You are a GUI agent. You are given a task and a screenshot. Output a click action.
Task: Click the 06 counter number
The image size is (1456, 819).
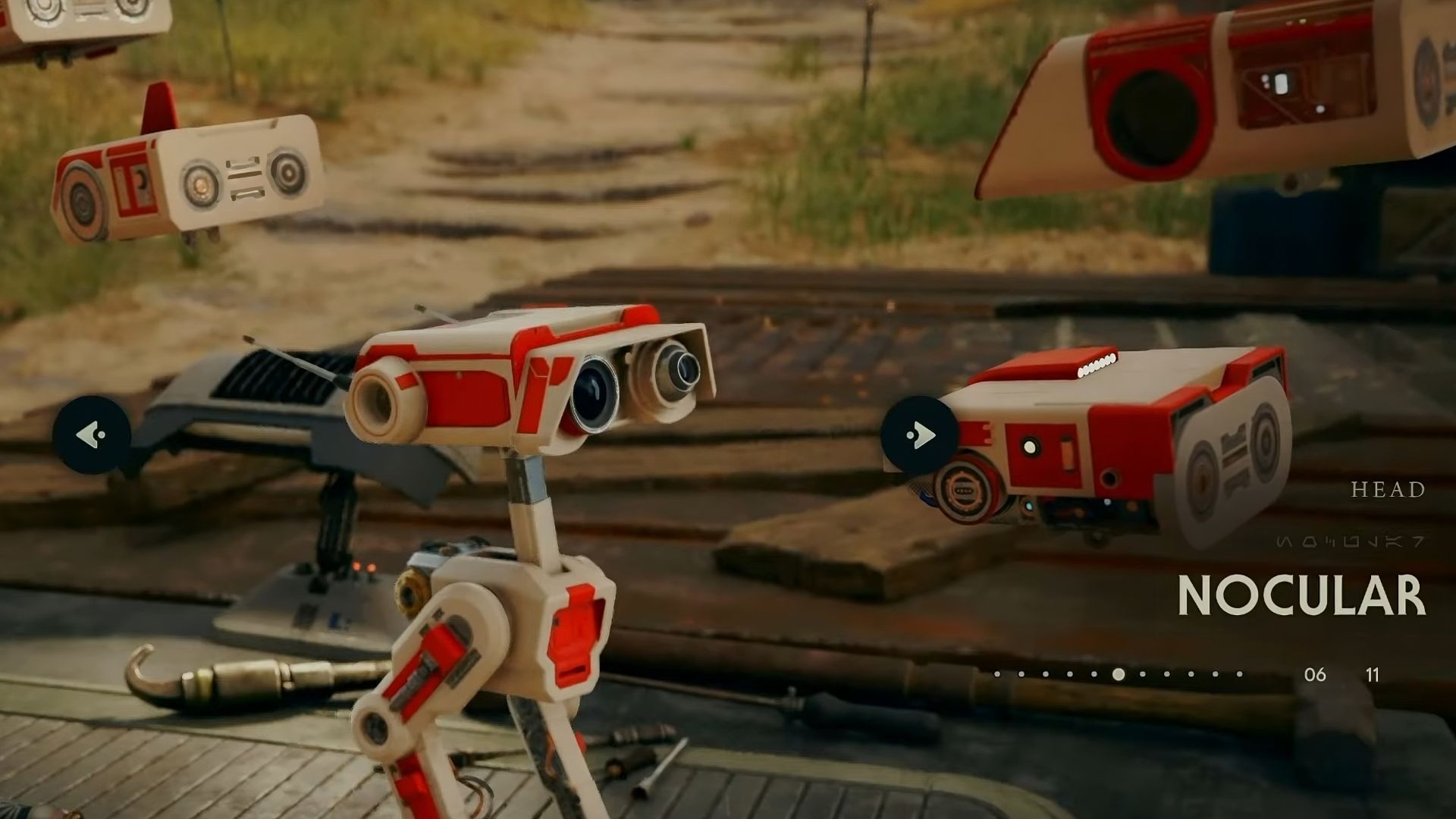(1315, 675)
